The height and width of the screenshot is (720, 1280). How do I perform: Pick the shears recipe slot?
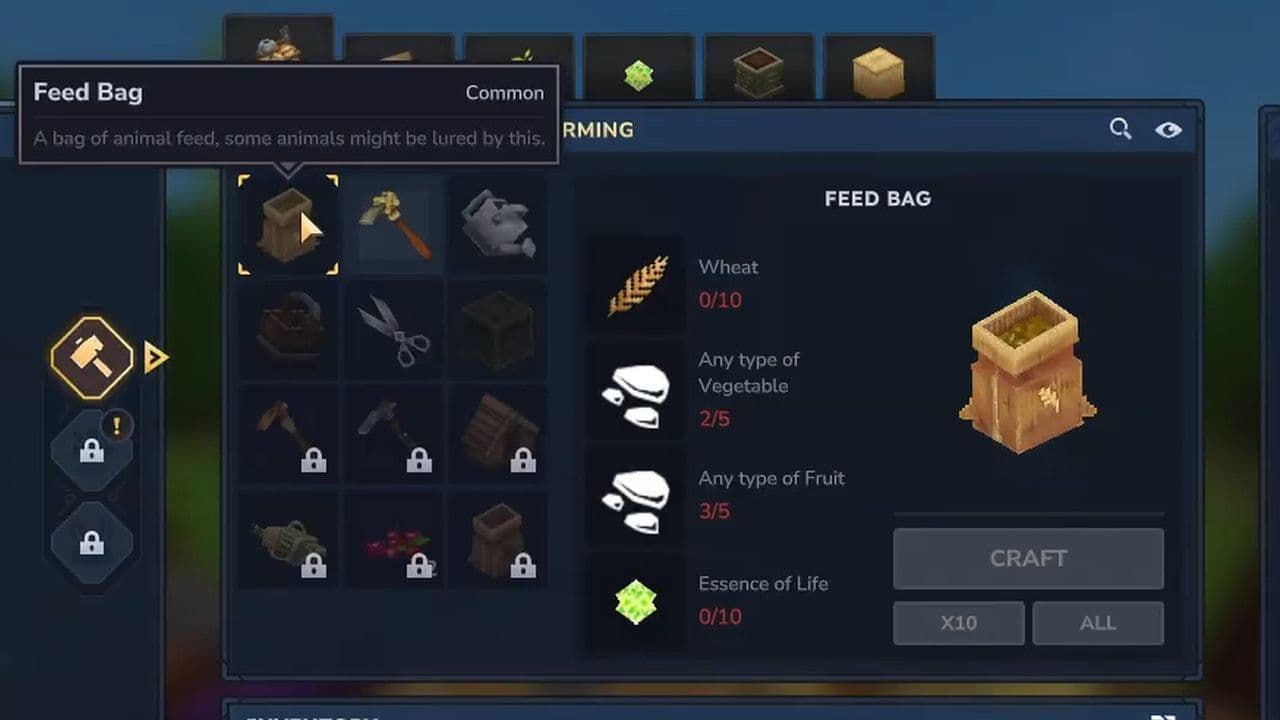pos(394,330)
